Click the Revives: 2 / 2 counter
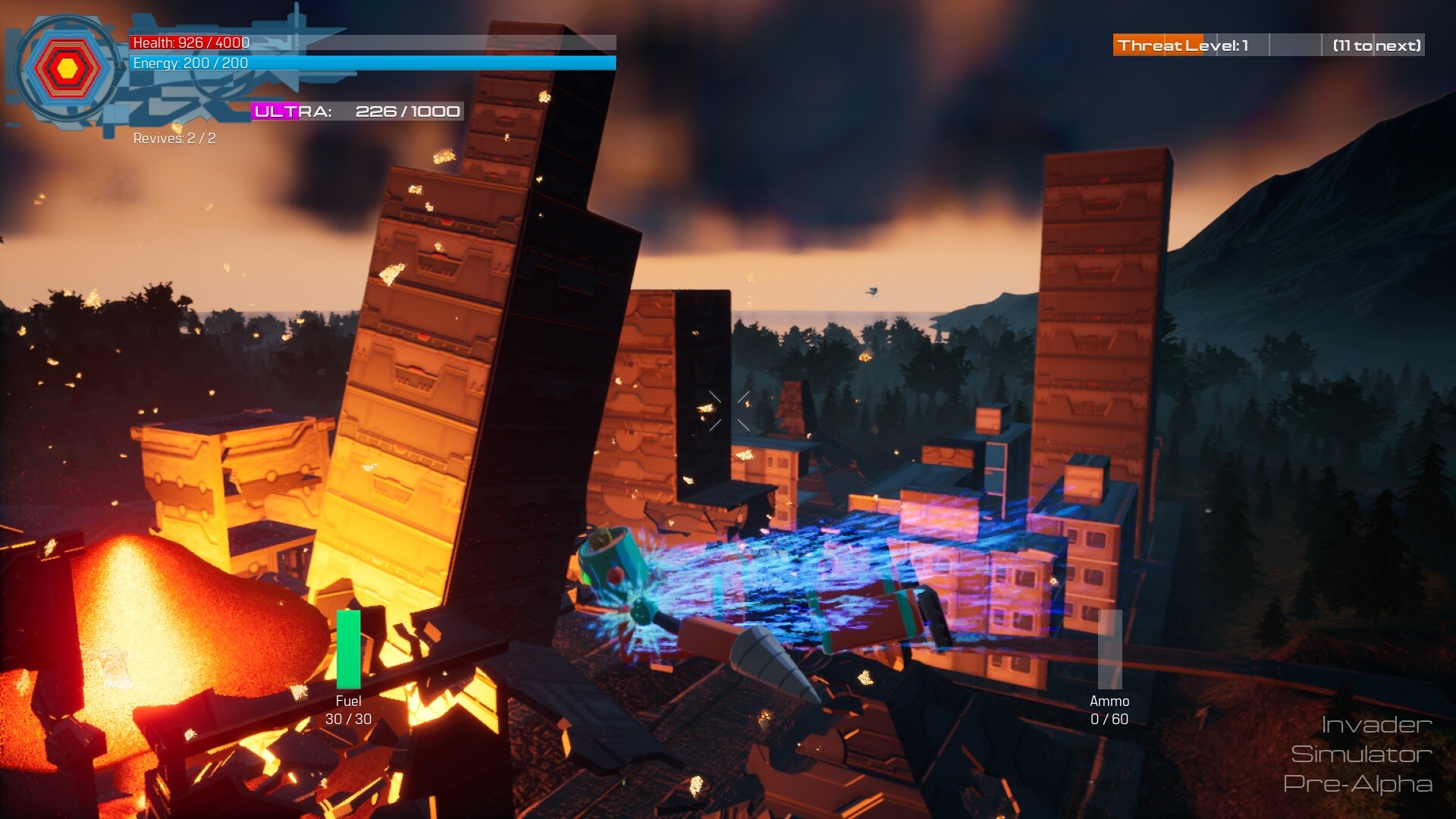1456x819 pixels. pyautogui.click(x=173, y=140)
